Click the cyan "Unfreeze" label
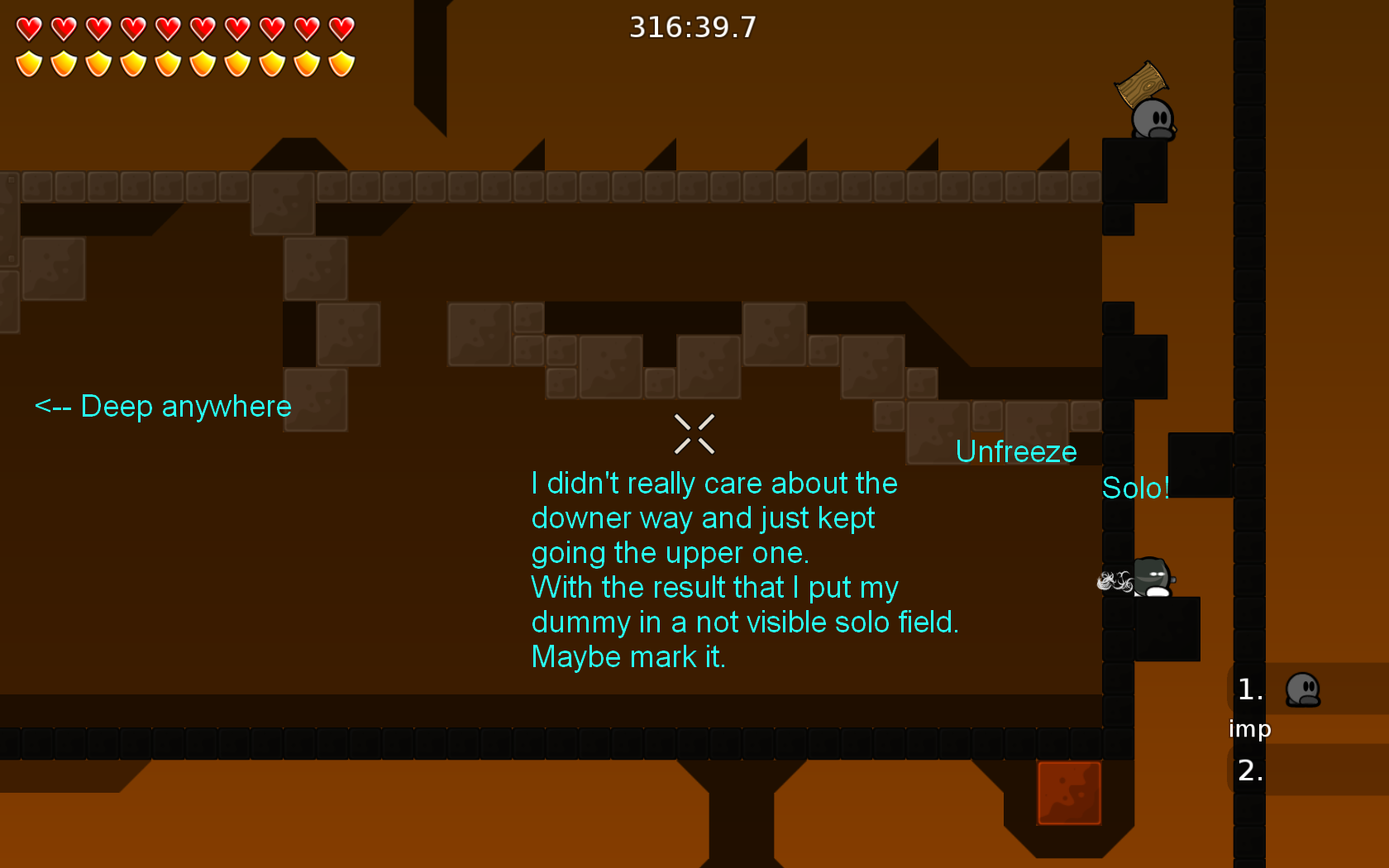Viewport: 1389px width, 868px height. coord(1016,451)
